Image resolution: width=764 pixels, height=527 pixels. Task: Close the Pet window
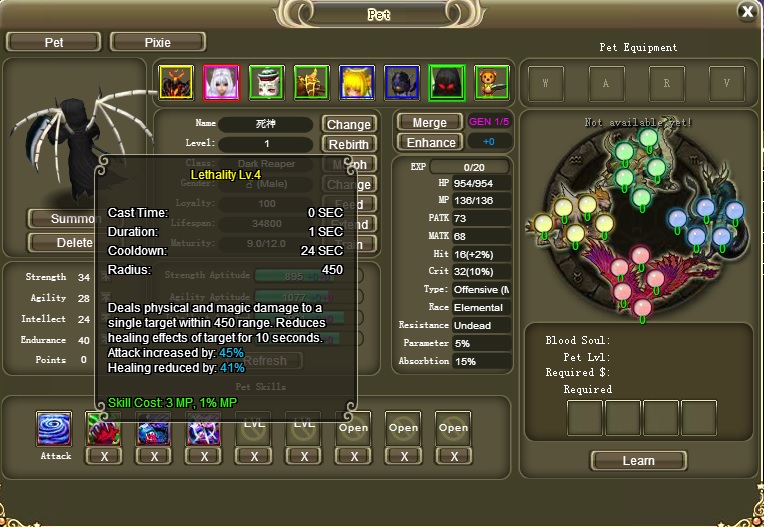click(x=747, y=12)
